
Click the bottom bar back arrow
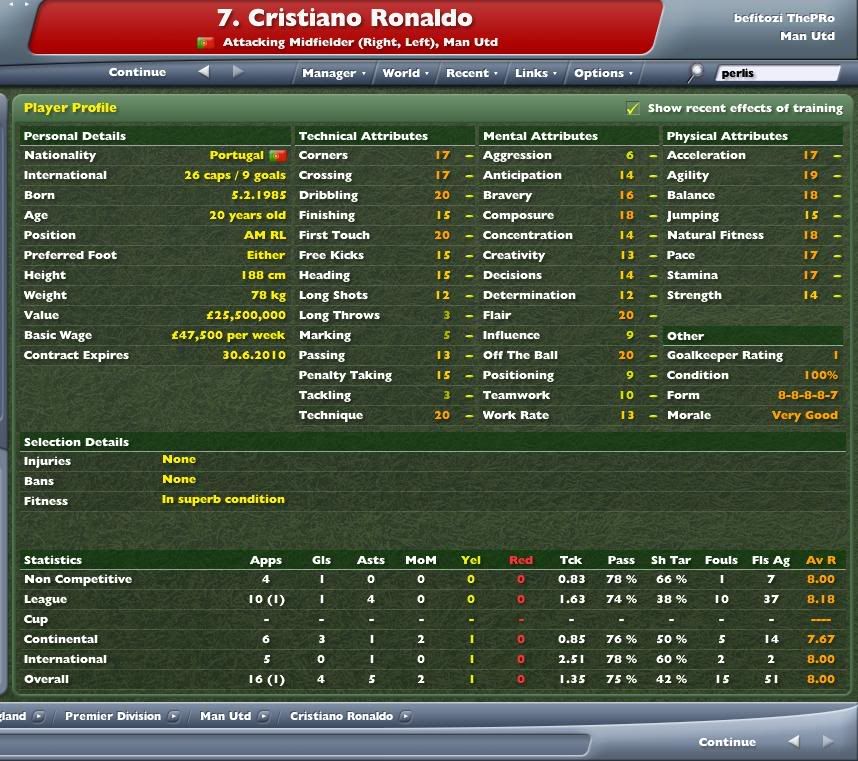click(x=794, y=742)
